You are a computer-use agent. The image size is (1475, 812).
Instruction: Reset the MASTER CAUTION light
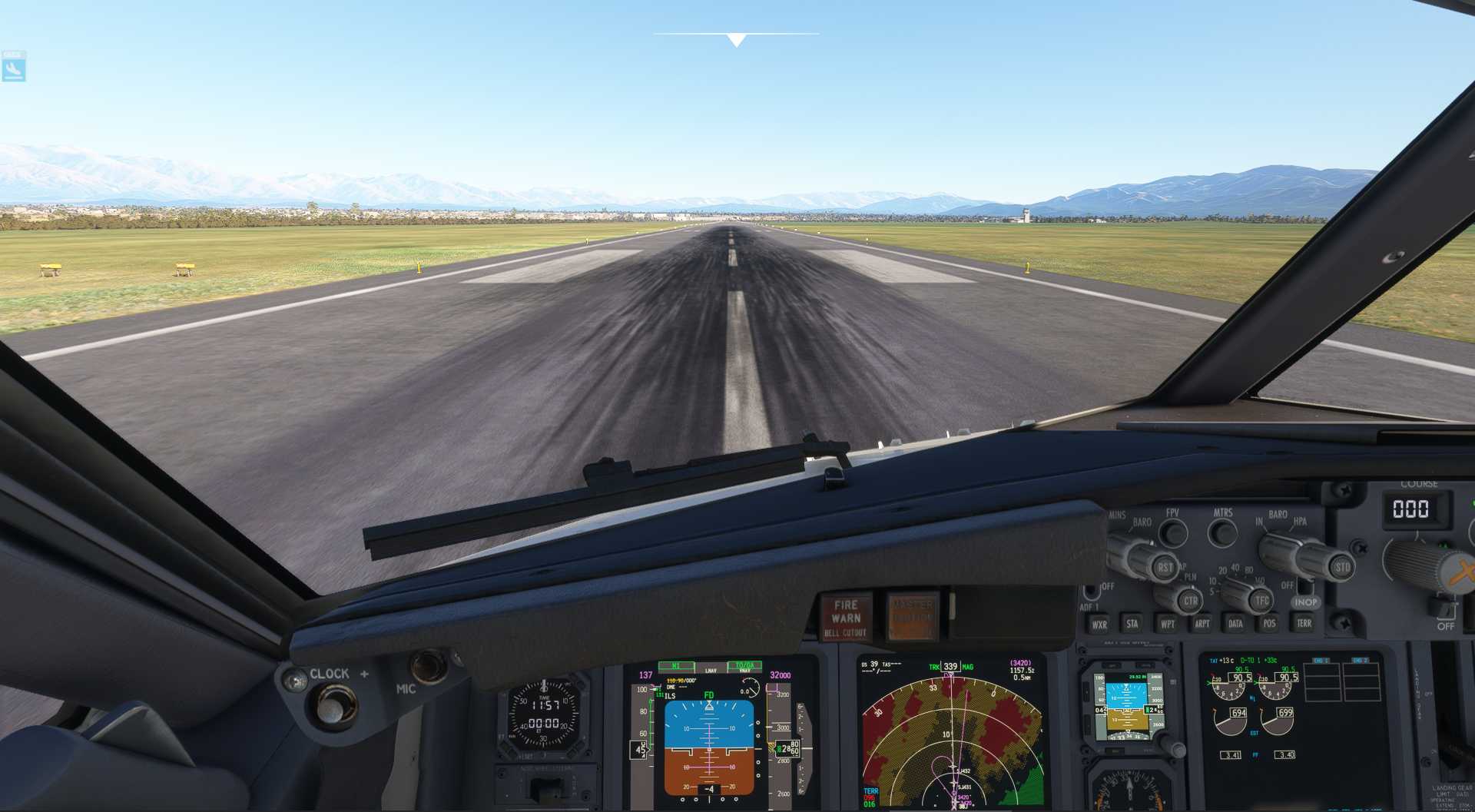[912, 617]
